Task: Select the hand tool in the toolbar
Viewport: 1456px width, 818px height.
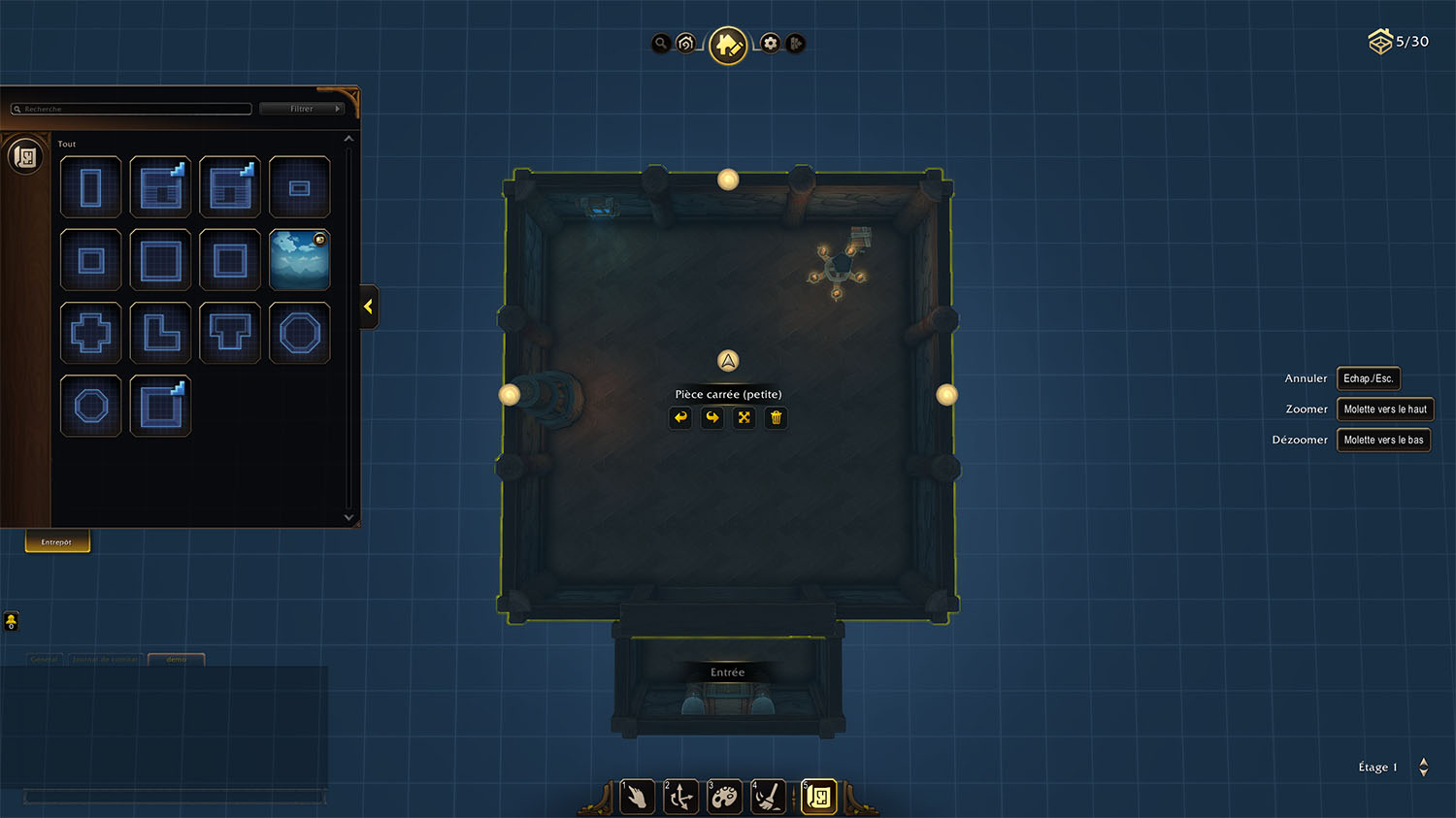Action: coord(637,798)
